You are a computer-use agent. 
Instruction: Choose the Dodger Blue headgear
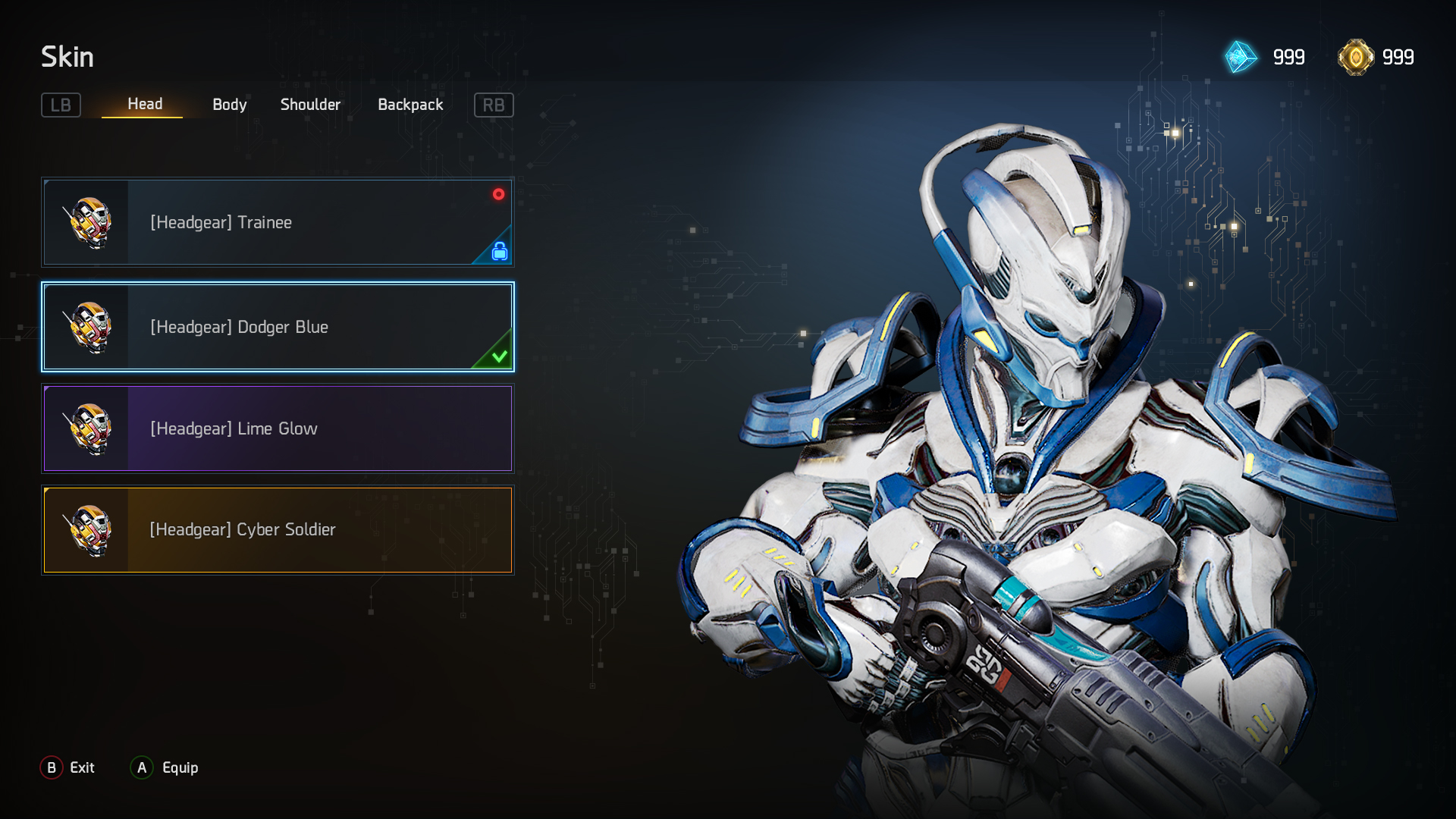coord(278,327)
